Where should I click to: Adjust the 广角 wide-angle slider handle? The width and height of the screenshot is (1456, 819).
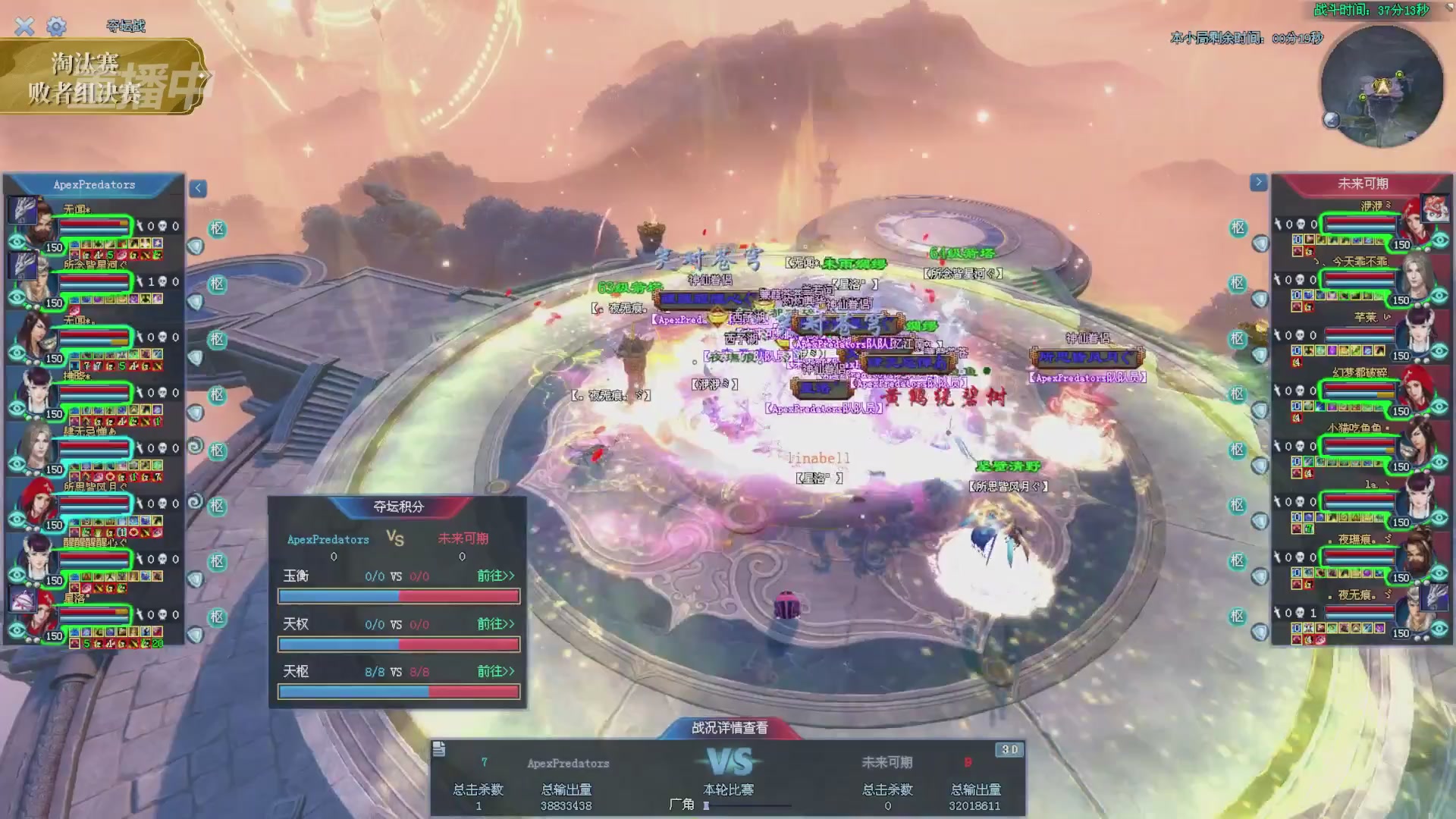706,806
